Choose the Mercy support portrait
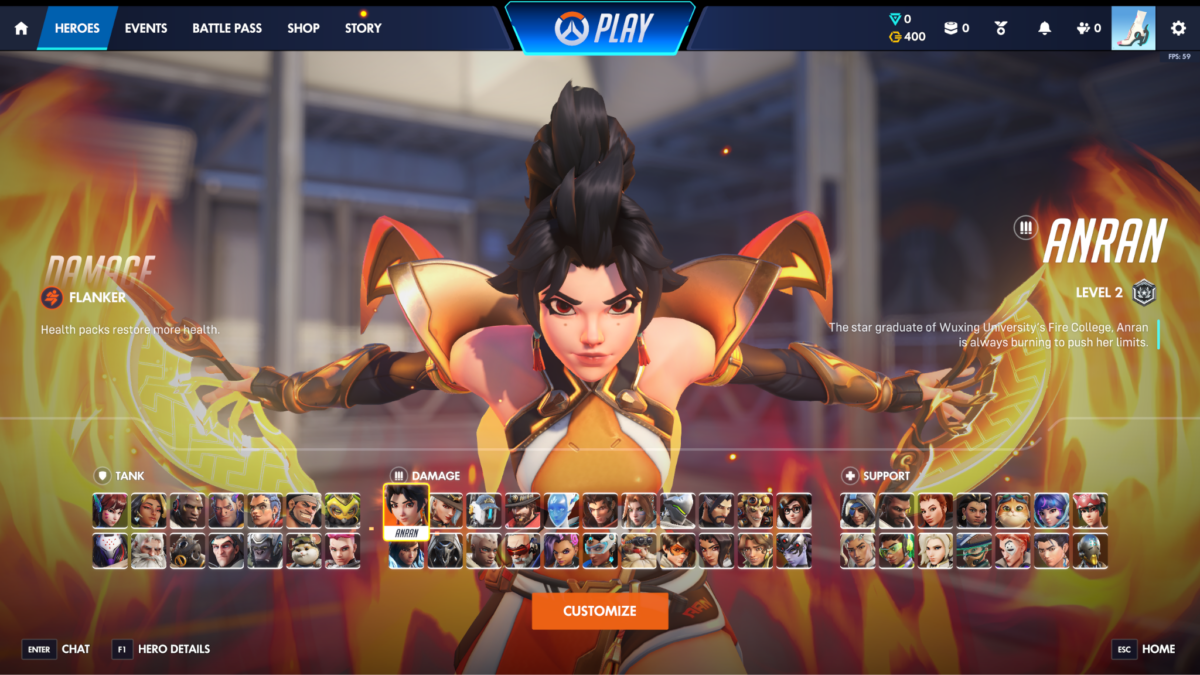The width and height of the screenshot is (1200, 675). [x=936, y=550]
